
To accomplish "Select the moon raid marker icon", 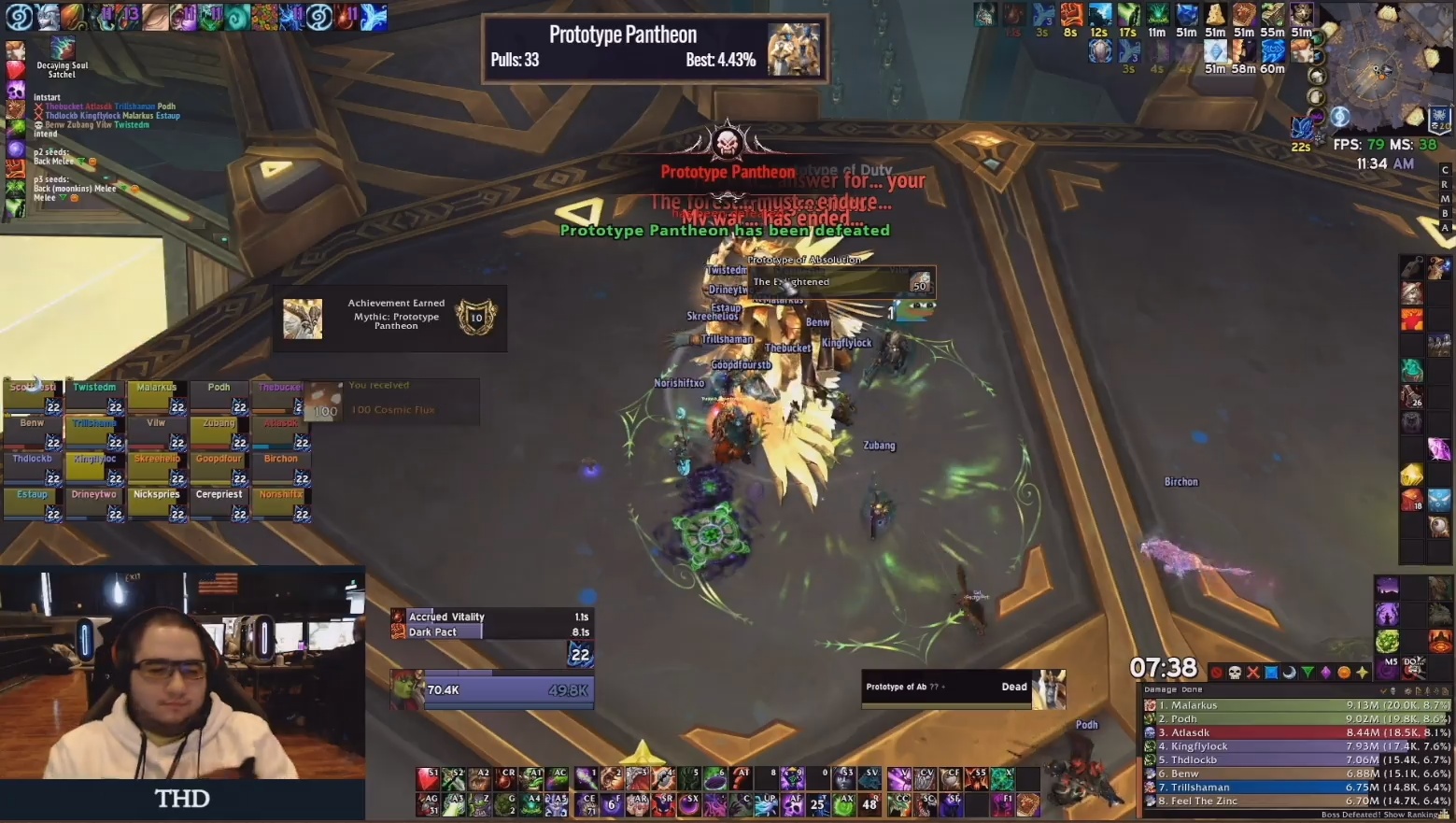I will tap(1289, 672).
